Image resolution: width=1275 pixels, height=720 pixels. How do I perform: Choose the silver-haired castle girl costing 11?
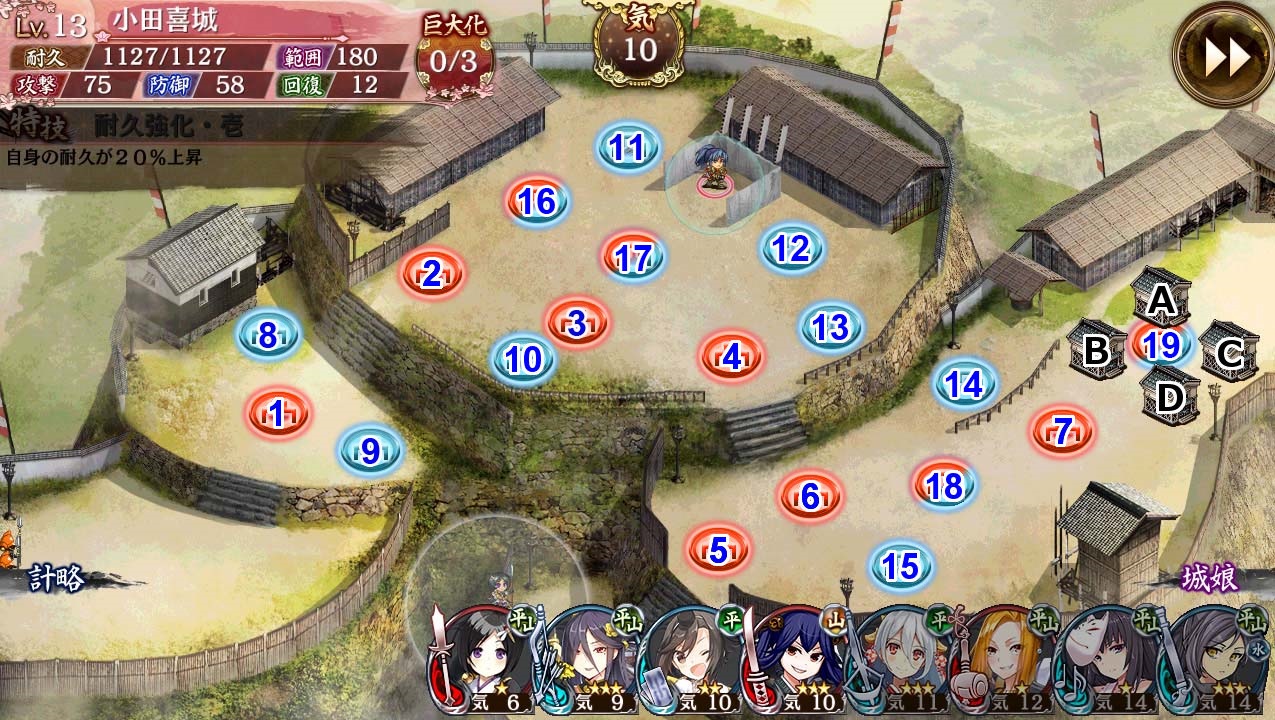pos(903,660)
